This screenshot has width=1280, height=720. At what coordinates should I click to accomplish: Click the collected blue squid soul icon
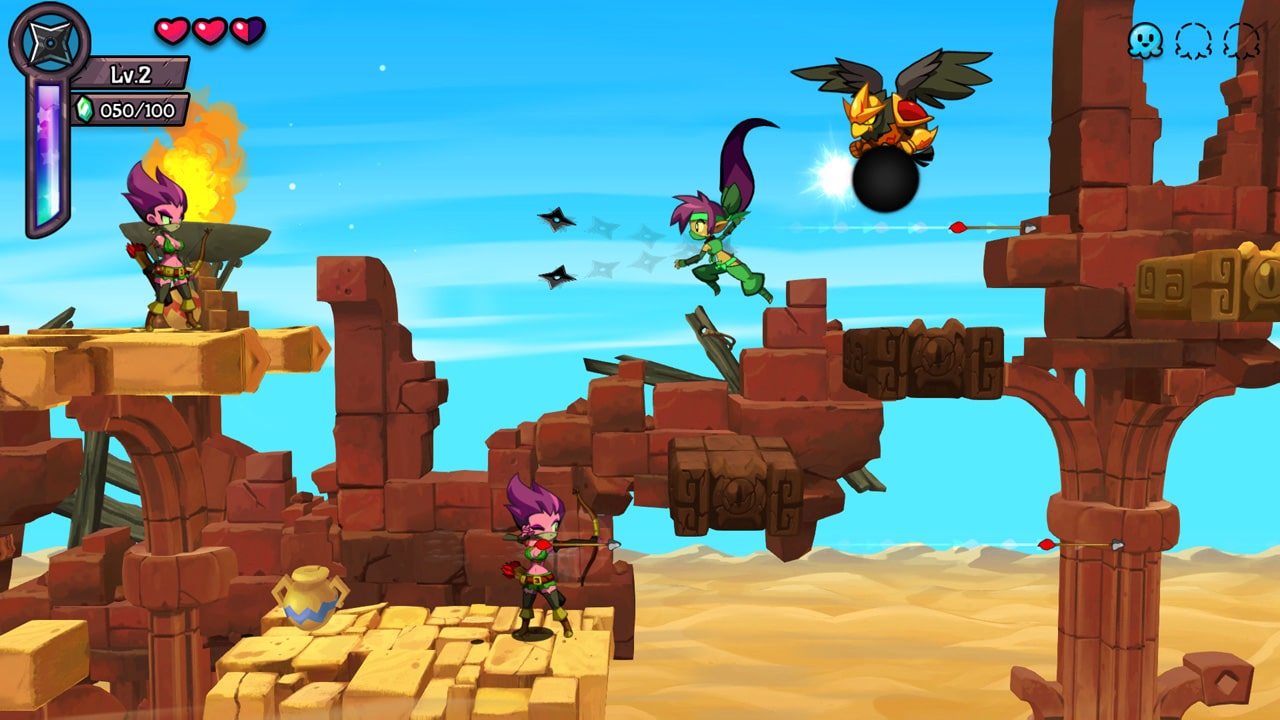[1145, 40]
